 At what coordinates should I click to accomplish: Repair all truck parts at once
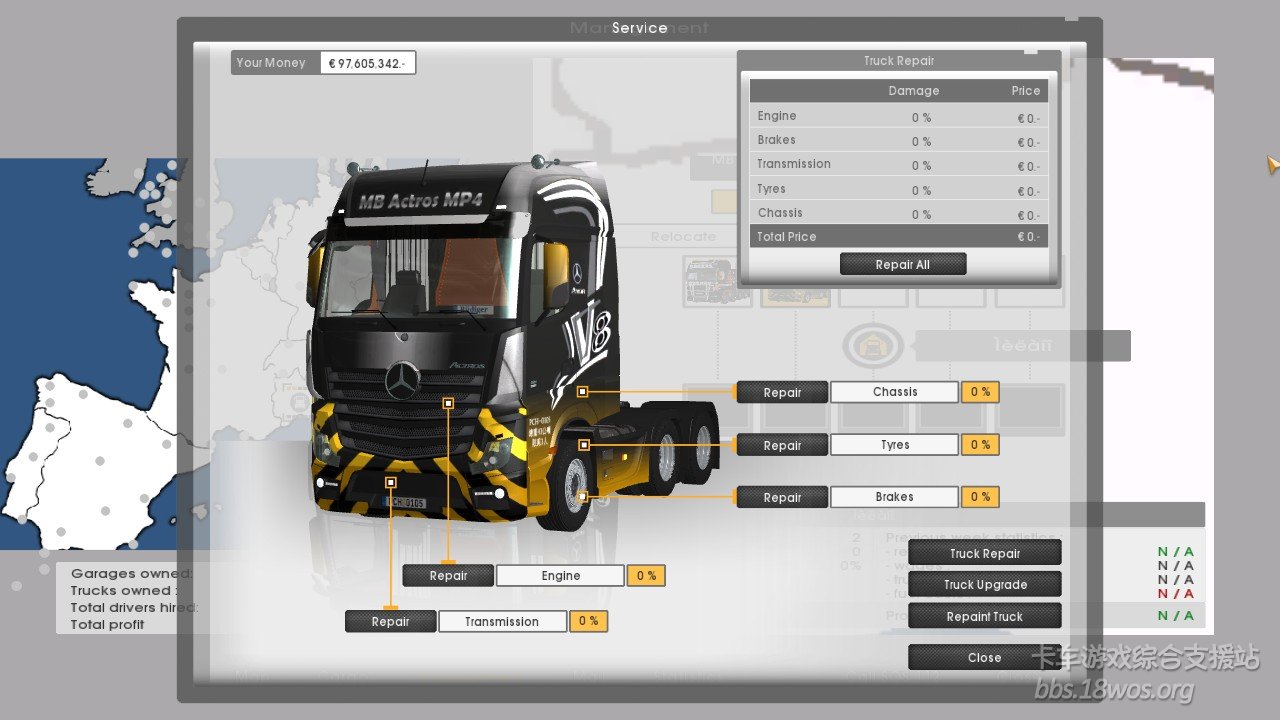902,264
